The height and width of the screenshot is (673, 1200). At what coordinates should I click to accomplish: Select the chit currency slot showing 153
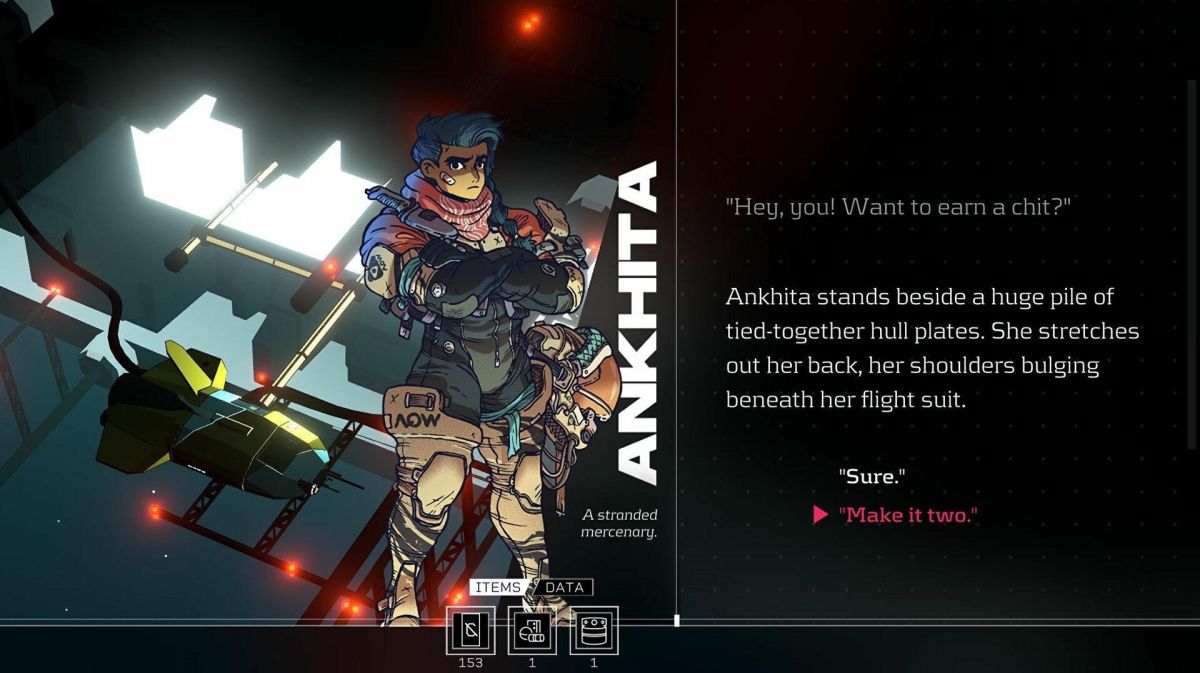(470, 631)
